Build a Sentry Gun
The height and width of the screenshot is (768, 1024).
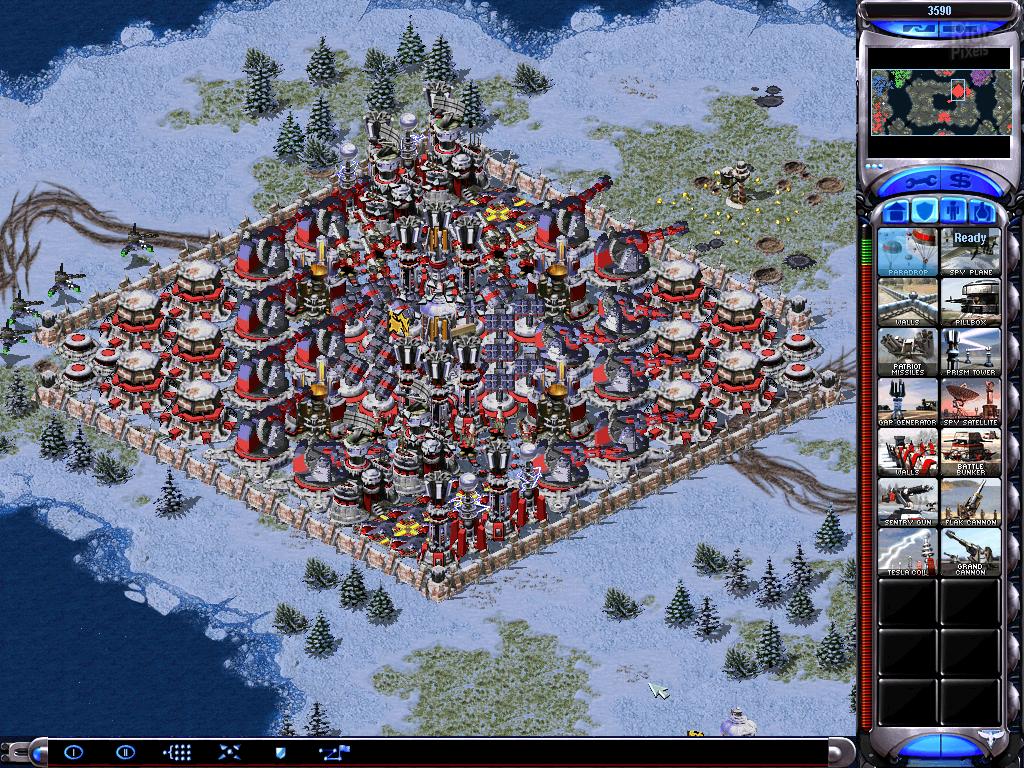pos(908,501)
